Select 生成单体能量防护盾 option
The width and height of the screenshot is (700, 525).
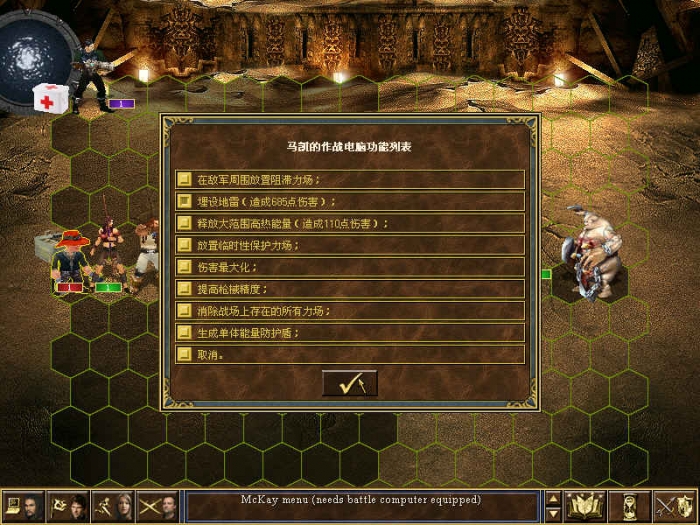(350, 333)
